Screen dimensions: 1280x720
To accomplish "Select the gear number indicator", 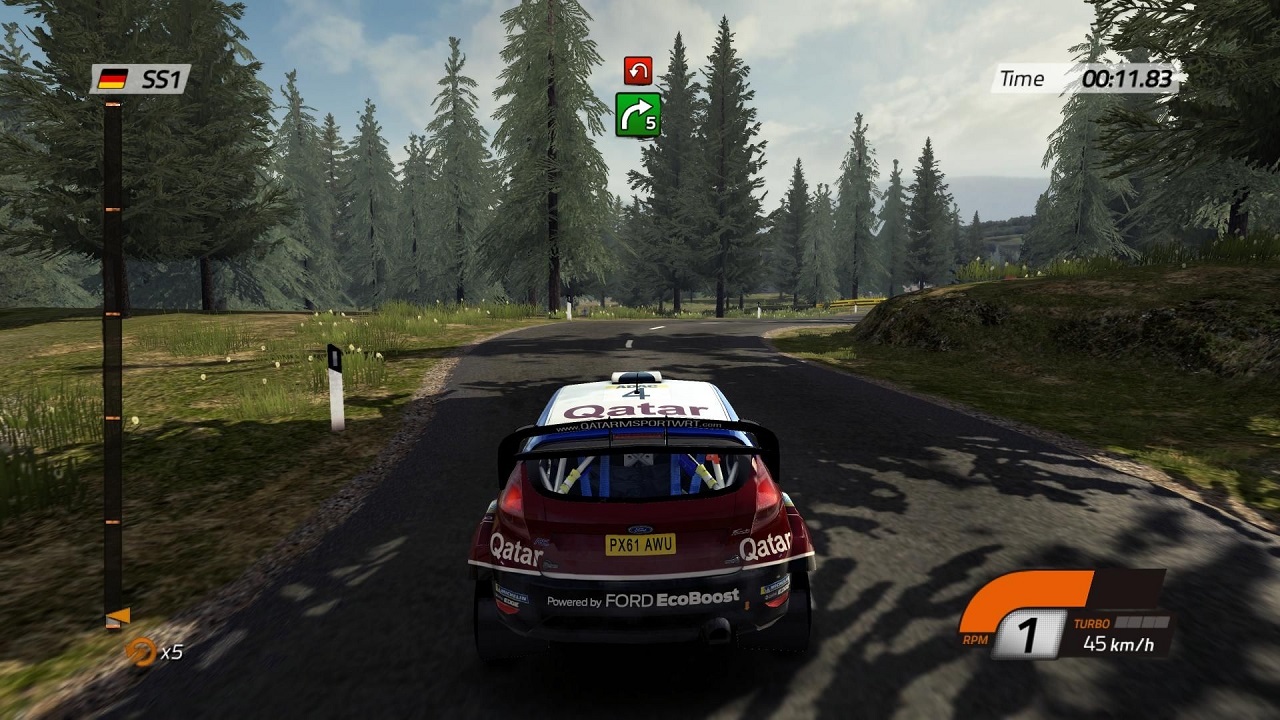I will [1023, 635].
